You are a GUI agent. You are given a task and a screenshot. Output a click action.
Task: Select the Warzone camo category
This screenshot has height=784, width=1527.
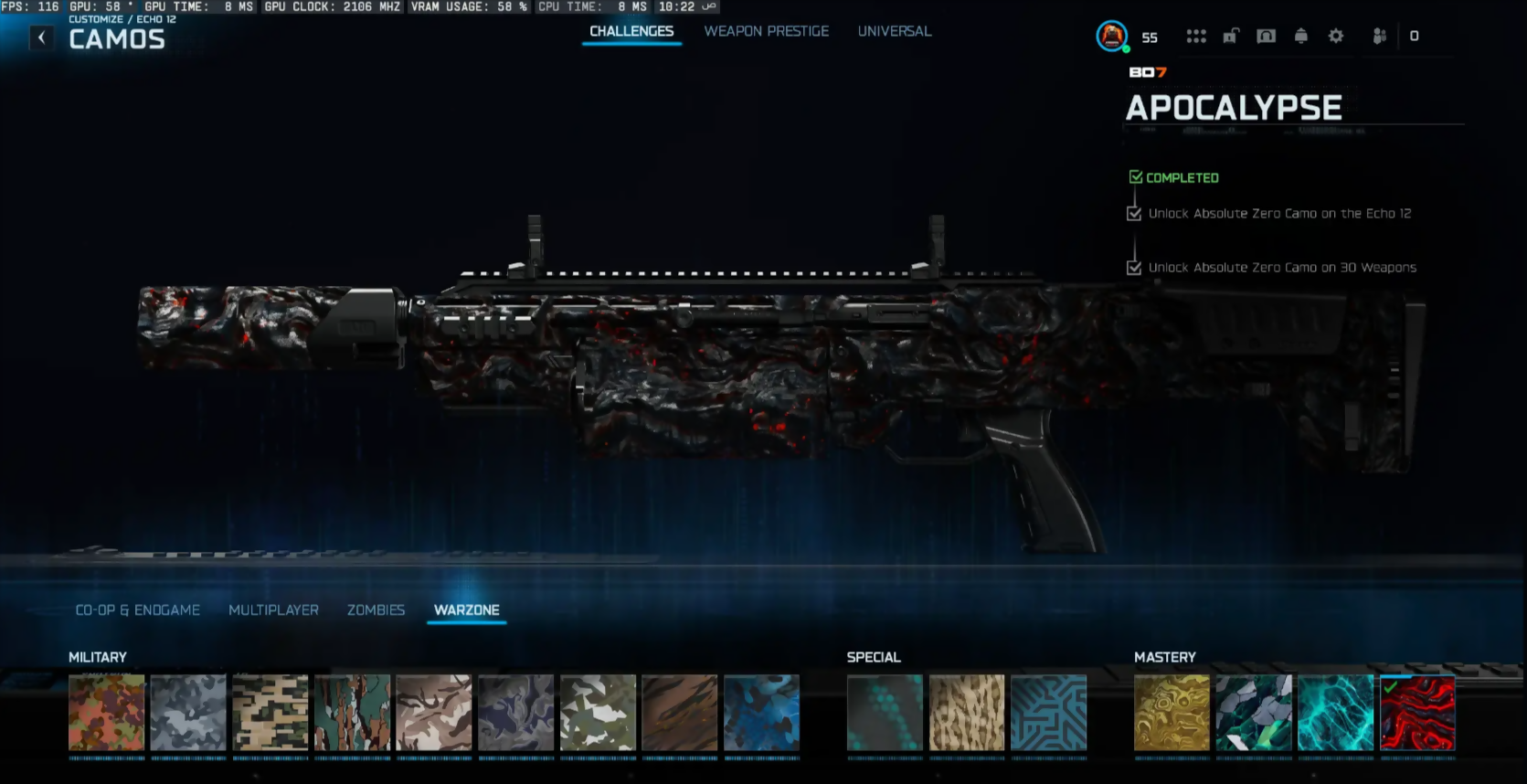pyautogui.click(x=466, y=610)
